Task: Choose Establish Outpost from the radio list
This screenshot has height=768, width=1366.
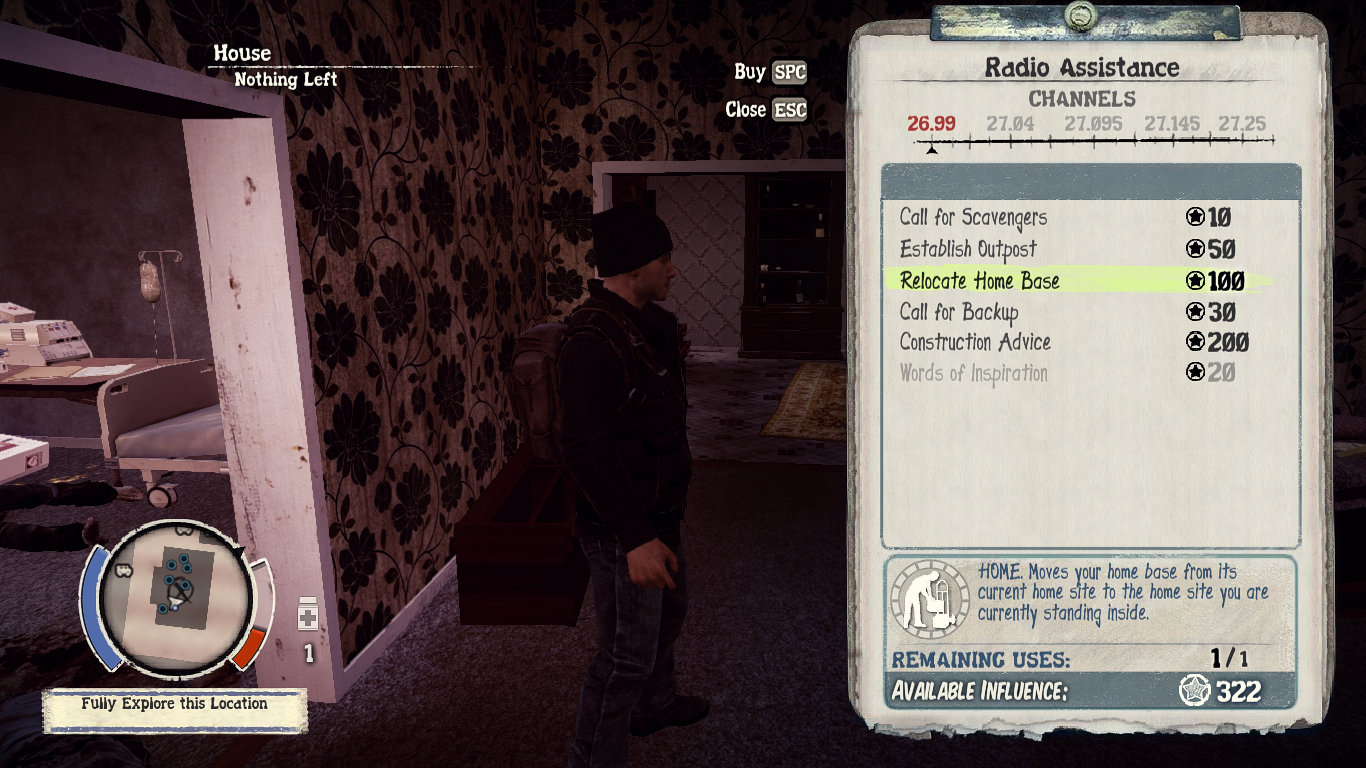Action: pos(967,249)
